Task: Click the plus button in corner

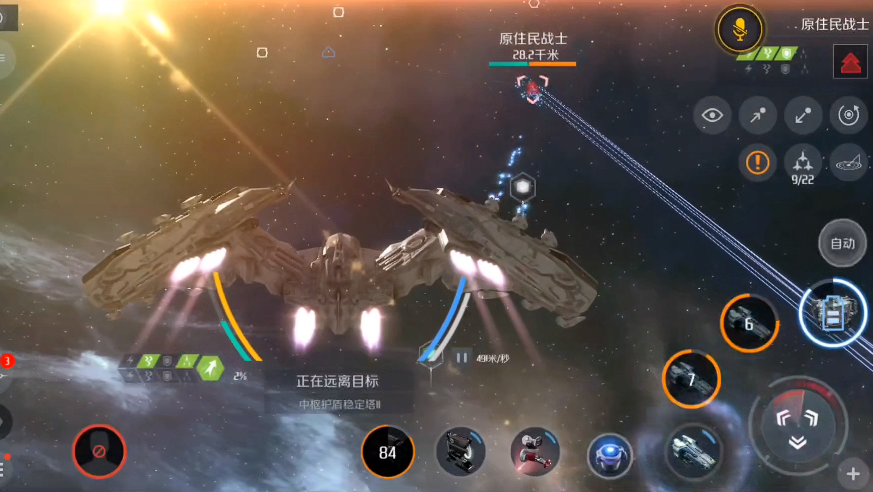Action: coord(852,473)
